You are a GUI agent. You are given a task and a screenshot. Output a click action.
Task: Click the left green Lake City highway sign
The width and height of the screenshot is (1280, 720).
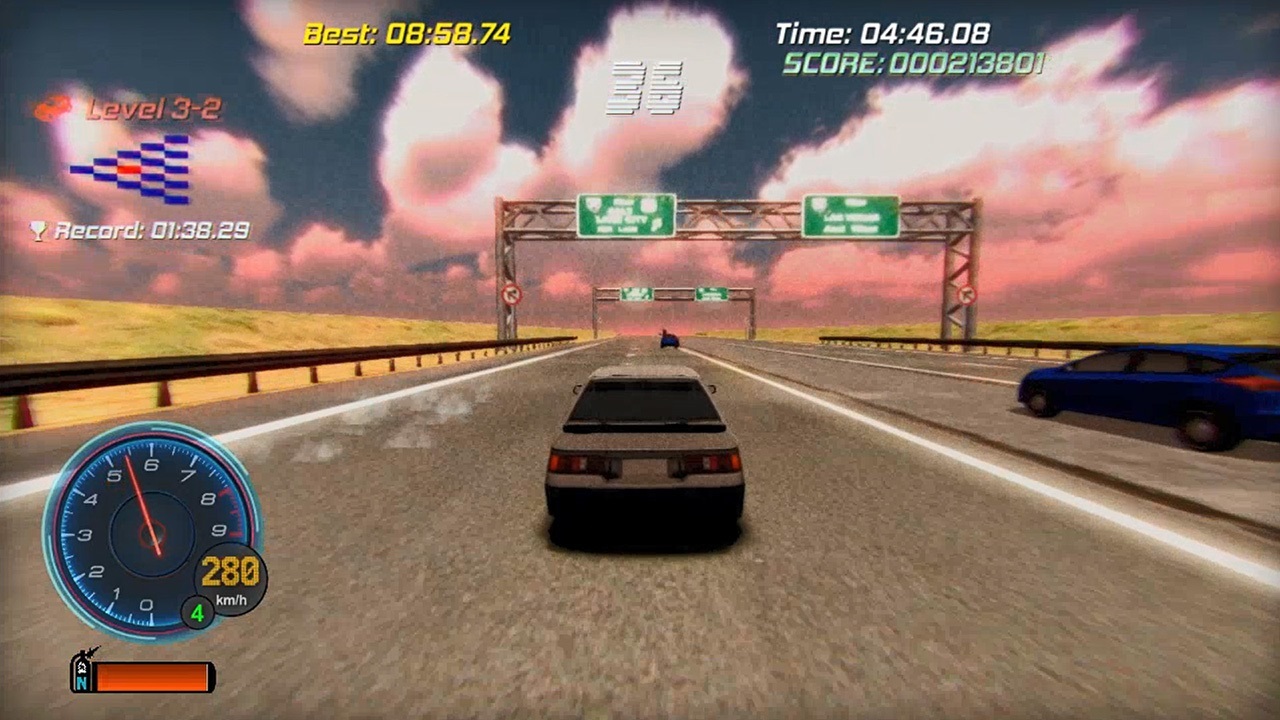625,214
